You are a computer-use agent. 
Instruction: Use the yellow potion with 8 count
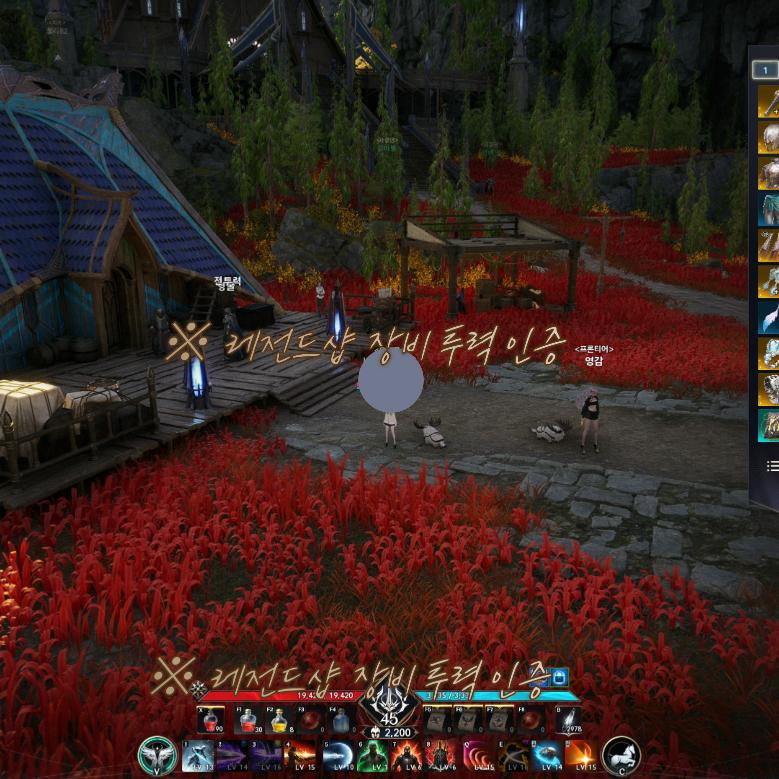pyautogui.click(x=280, y=720)
